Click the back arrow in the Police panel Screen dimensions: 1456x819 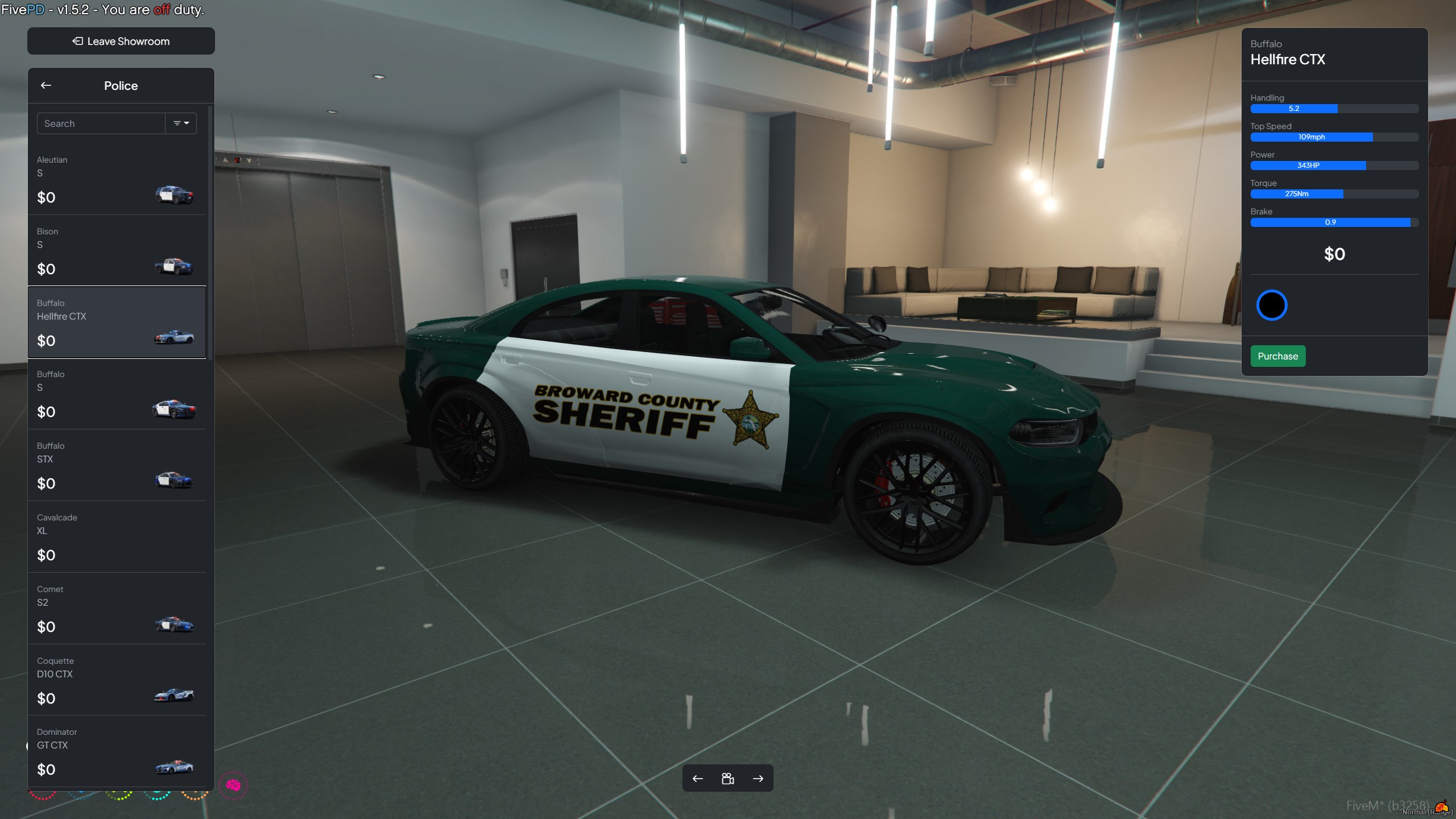pos(46,85)
